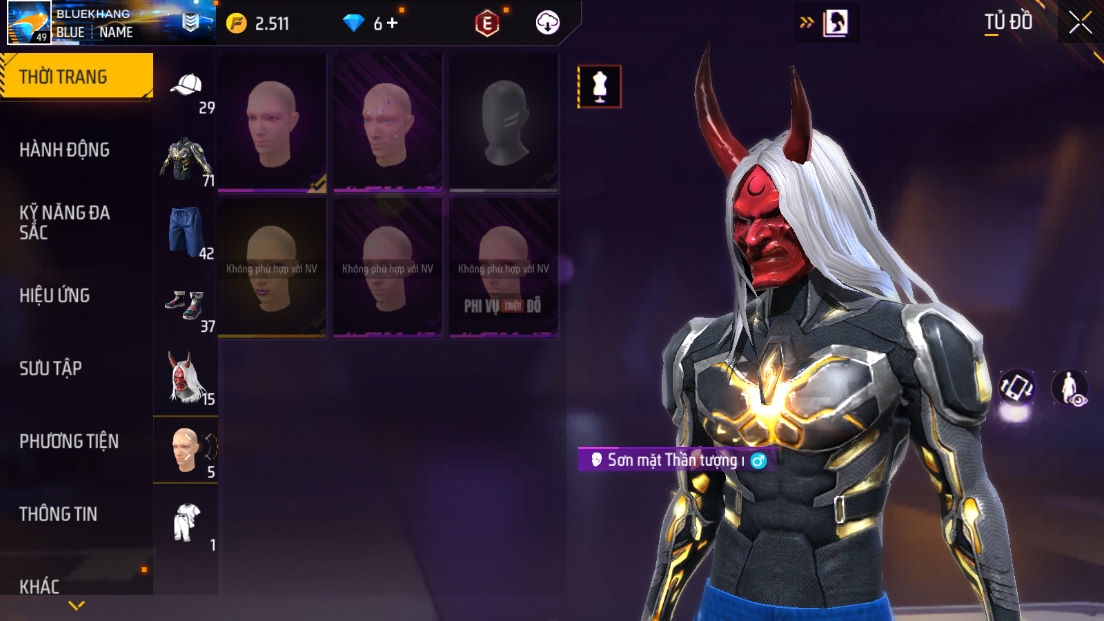Open the player profile avatar
The image size is (1104, 621).
click(29, 22)
